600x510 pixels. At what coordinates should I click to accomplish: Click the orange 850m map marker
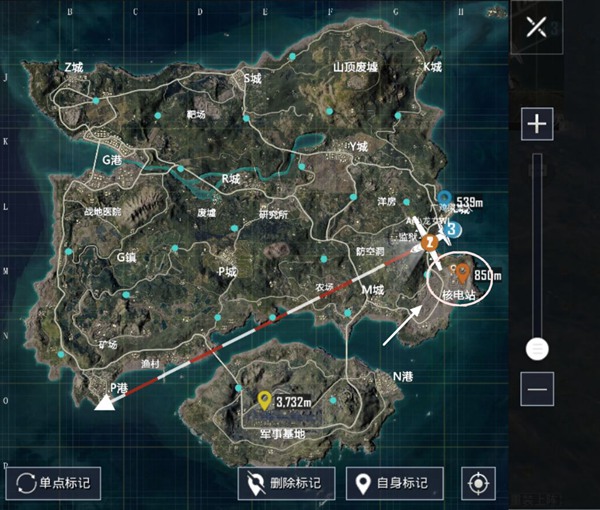pos(463,272)
